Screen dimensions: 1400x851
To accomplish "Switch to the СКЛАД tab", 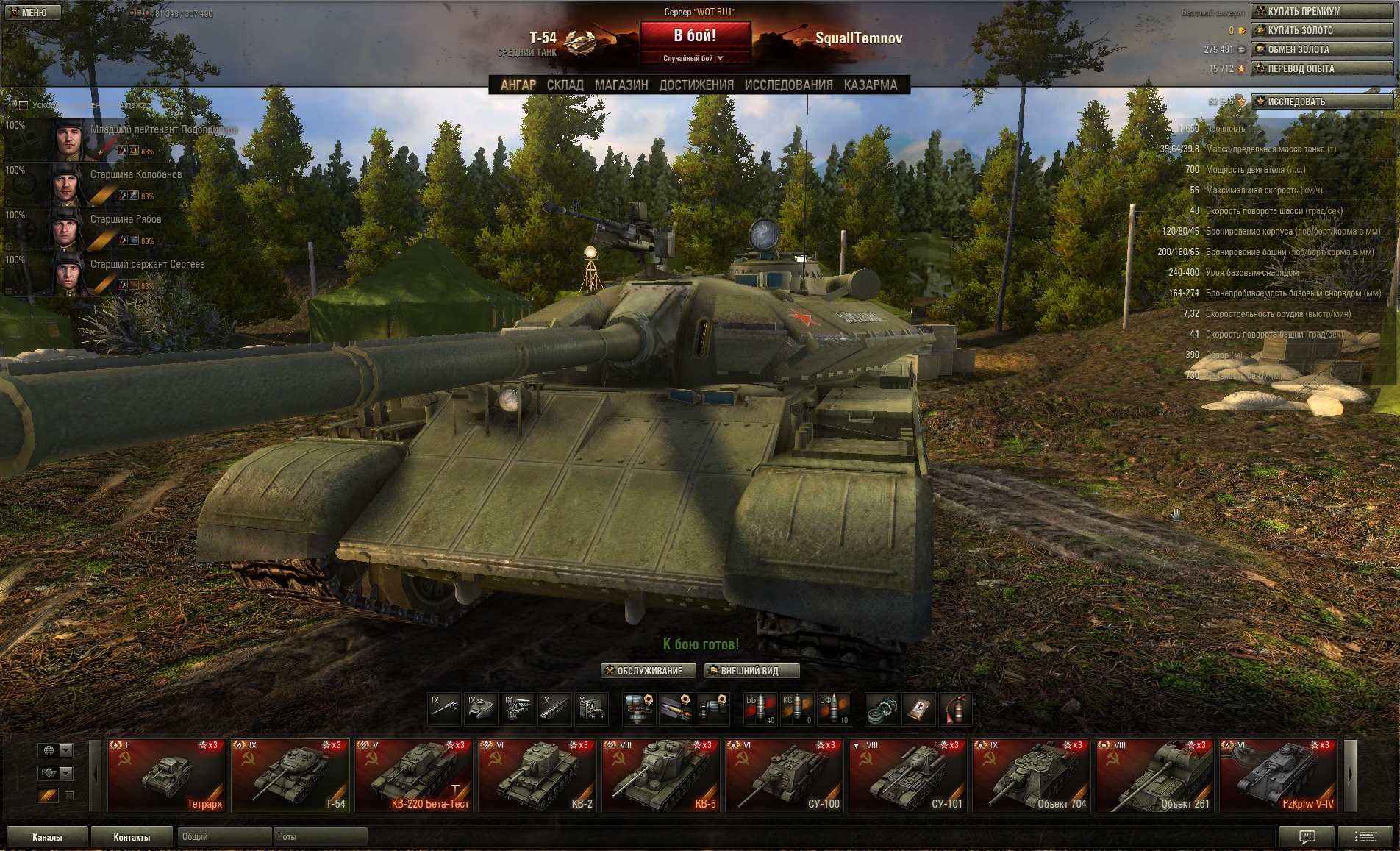I will (565, 85).
